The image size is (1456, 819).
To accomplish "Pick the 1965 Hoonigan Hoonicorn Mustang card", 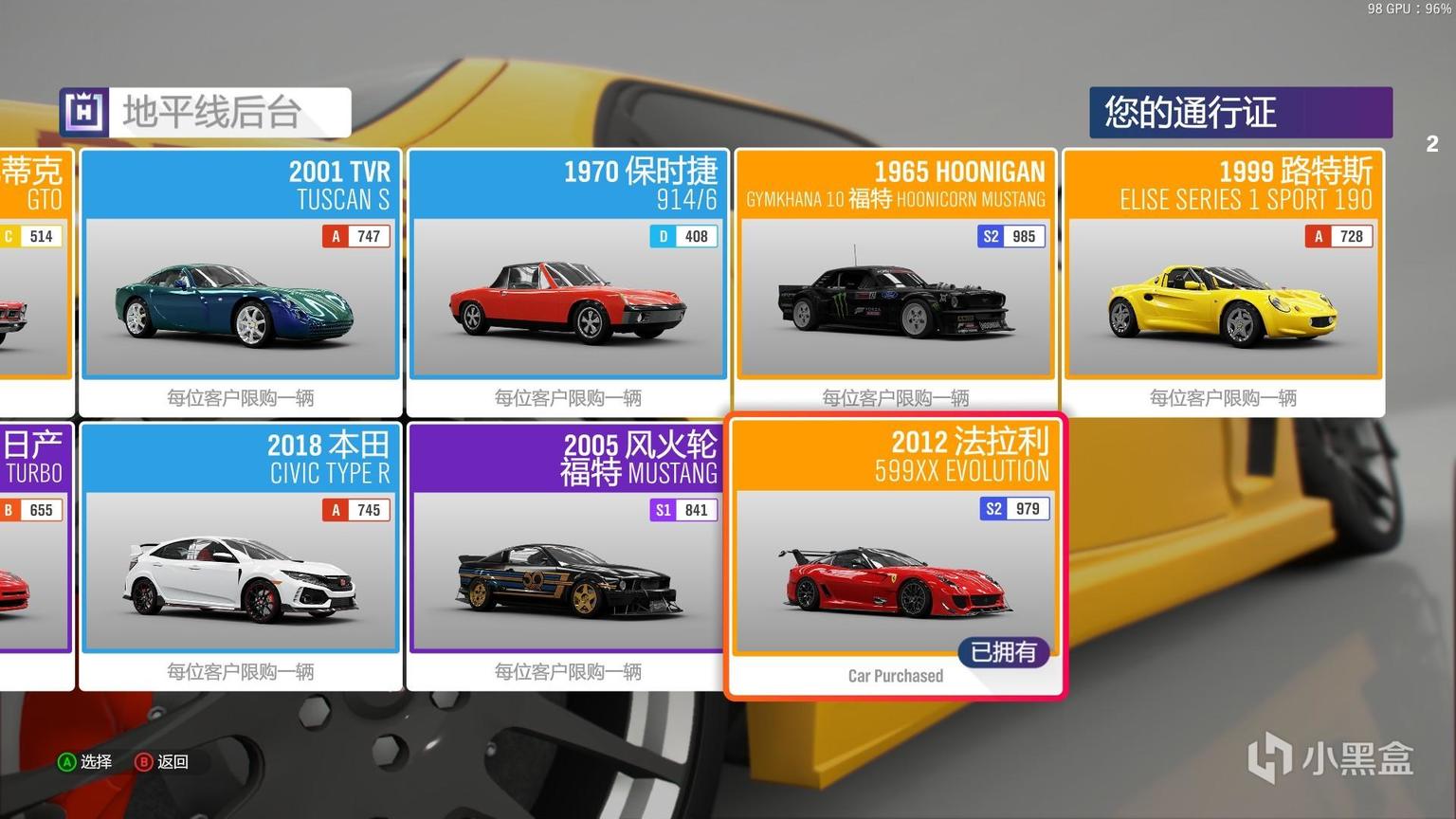I will click(896, 282).
